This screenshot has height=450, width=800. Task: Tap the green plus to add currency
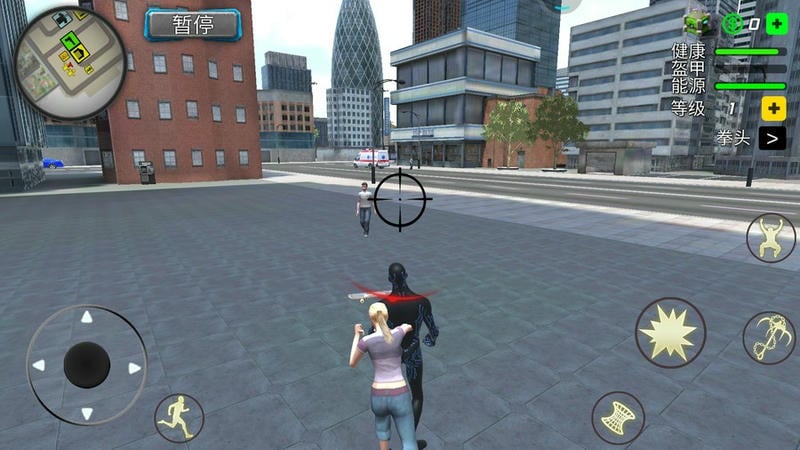click(777, 24)
